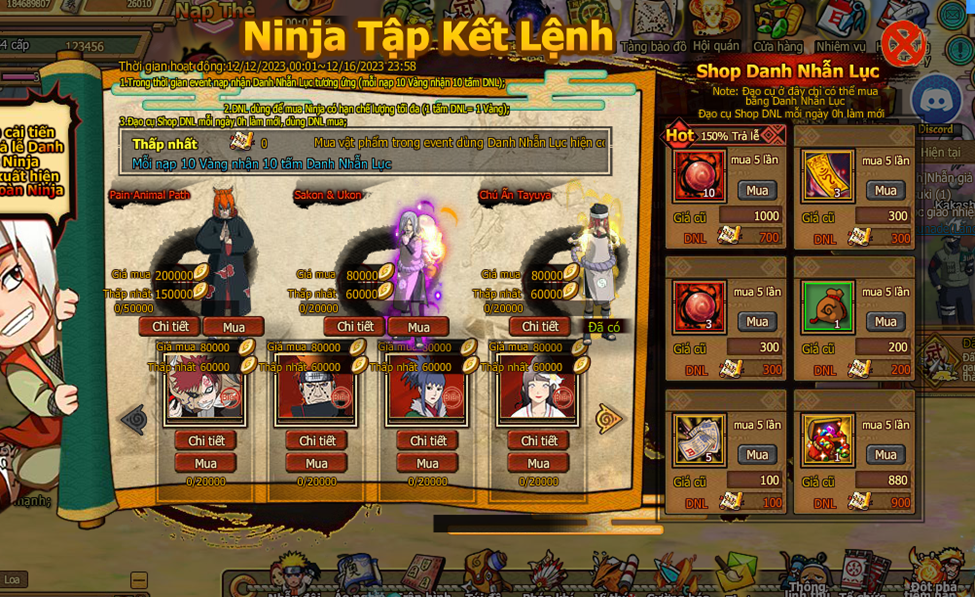Open Chi tiết for Sakon & Ukon
Viewport: 975px width, 597px height.
355,327
